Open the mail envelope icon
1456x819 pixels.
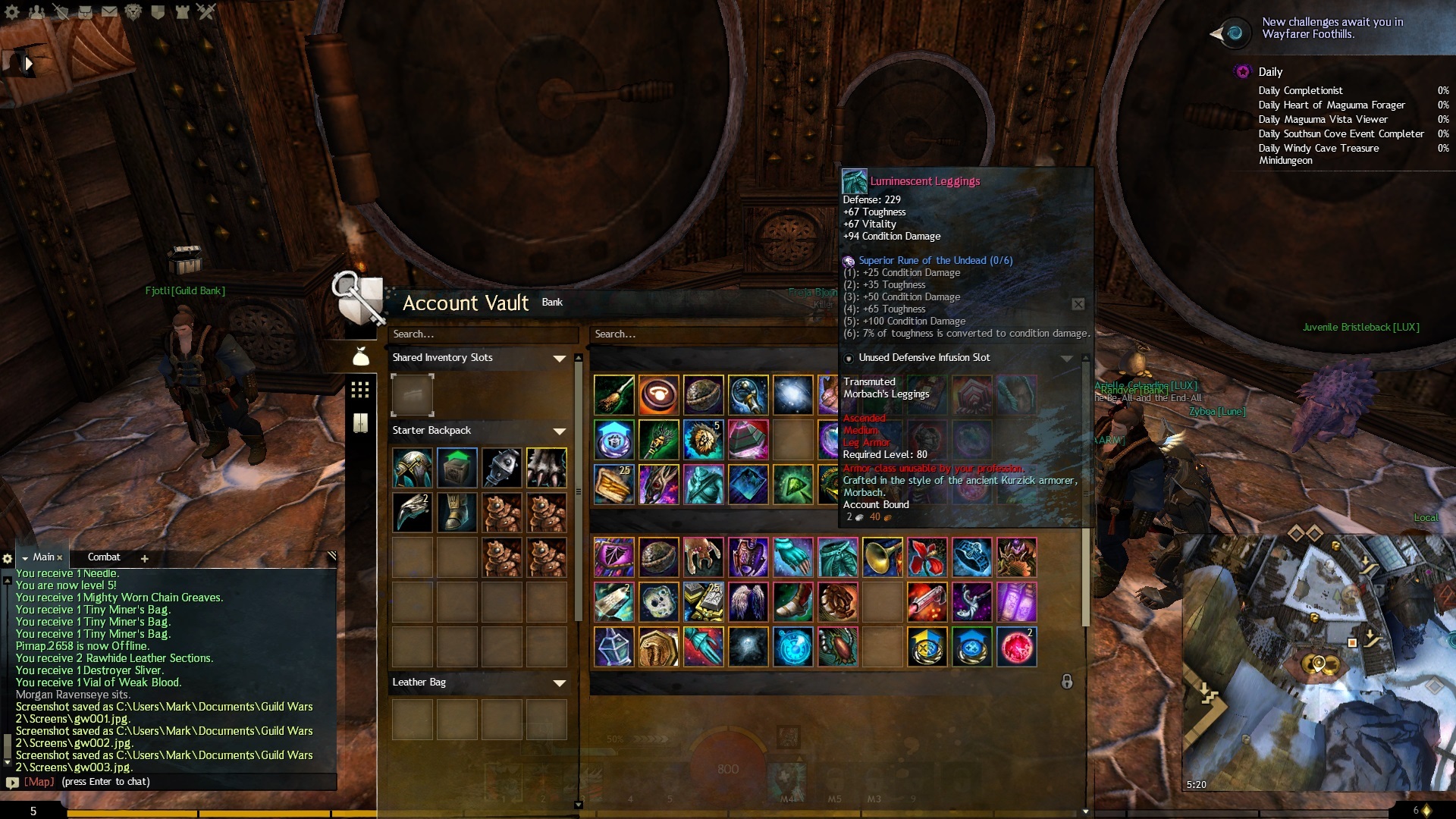pyautogui.click(x=109, y=12)
